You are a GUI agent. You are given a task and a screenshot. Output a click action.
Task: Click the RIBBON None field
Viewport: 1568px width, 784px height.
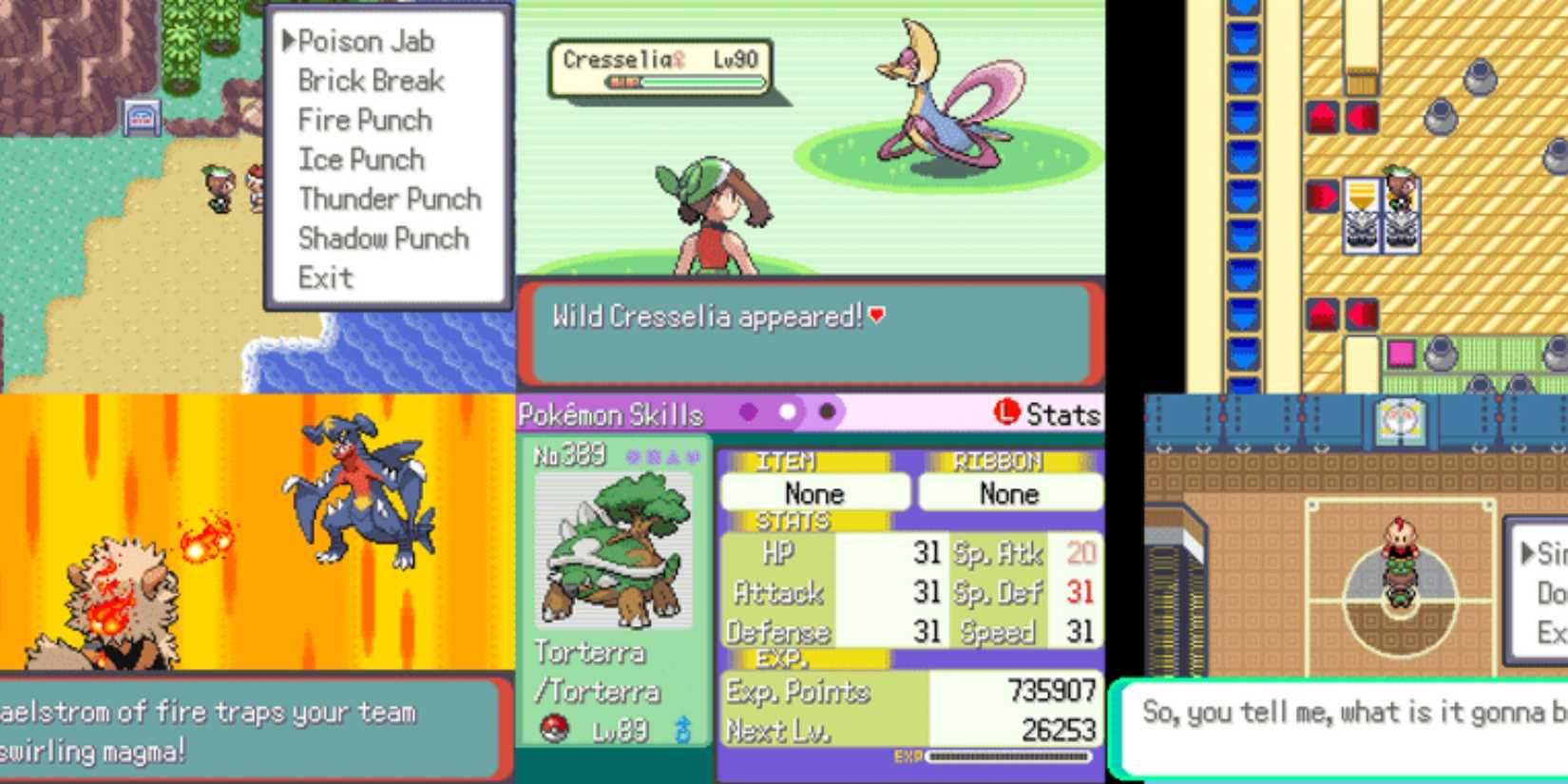pyautogui.click(x=1009, y=492)
